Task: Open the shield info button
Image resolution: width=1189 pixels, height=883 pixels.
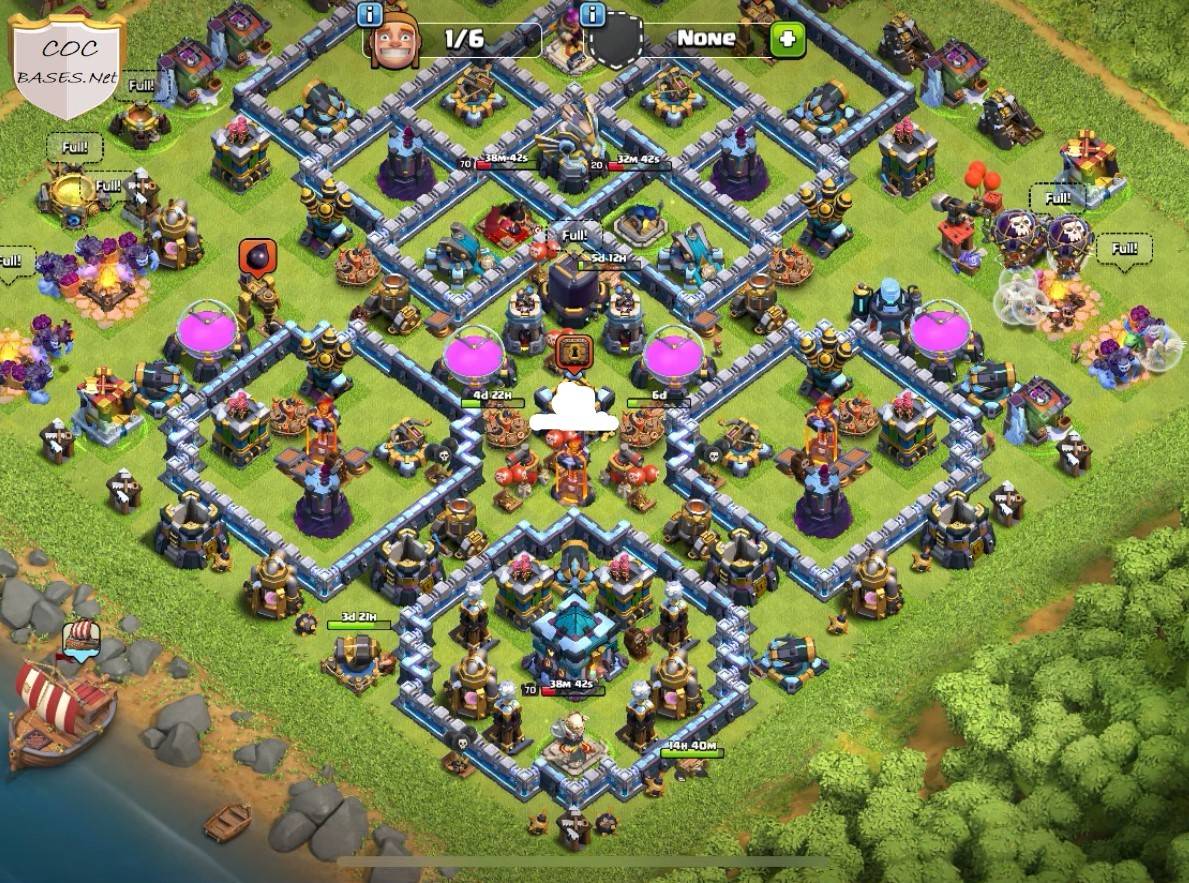Action: coord(593,14)
